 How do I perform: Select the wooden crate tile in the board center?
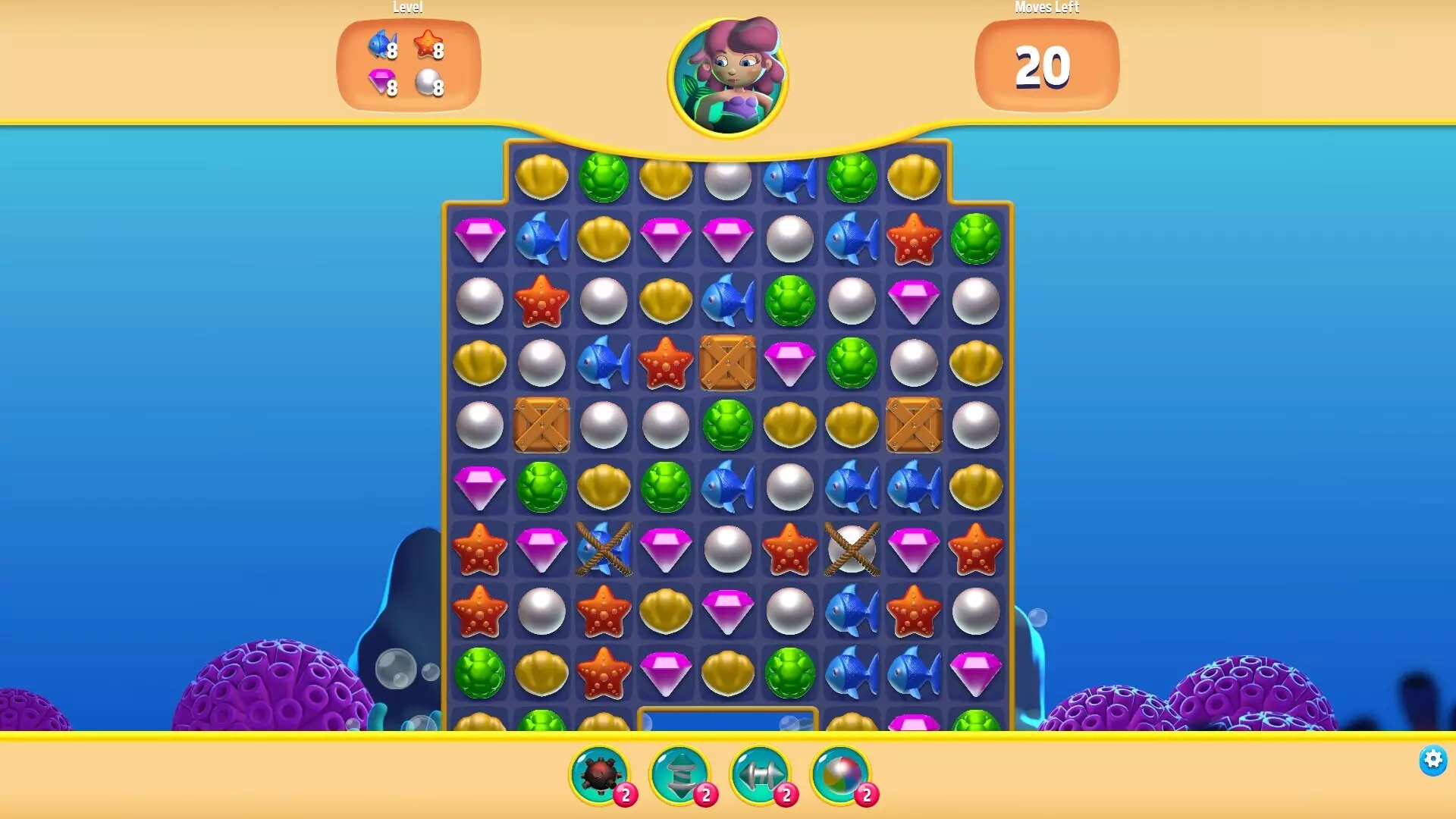click(x=726, y=362)
